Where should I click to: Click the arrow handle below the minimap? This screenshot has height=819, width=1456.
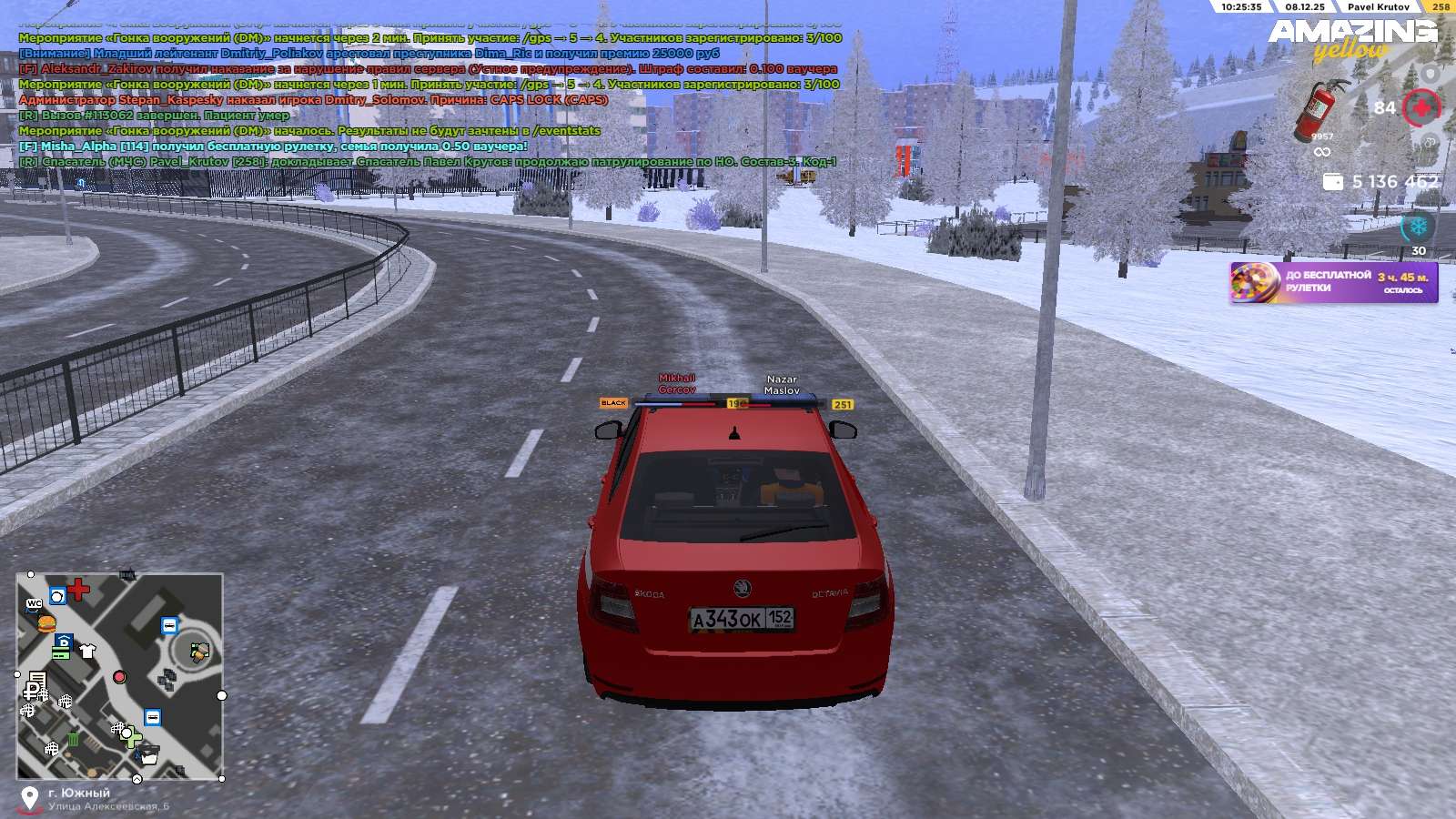point(136,779)
